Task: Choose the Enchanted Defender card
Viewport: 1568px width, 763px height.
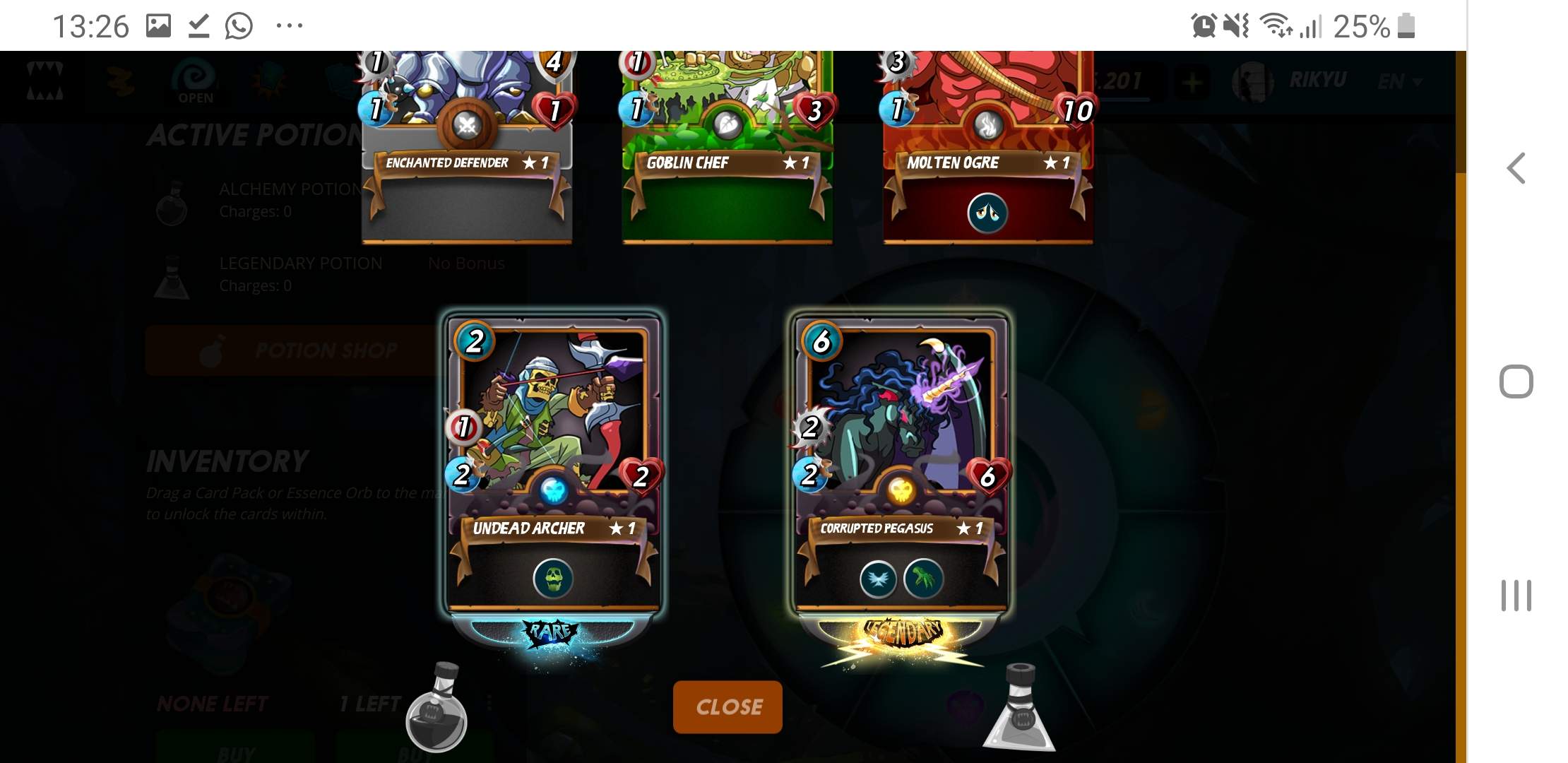Action: 467,141
